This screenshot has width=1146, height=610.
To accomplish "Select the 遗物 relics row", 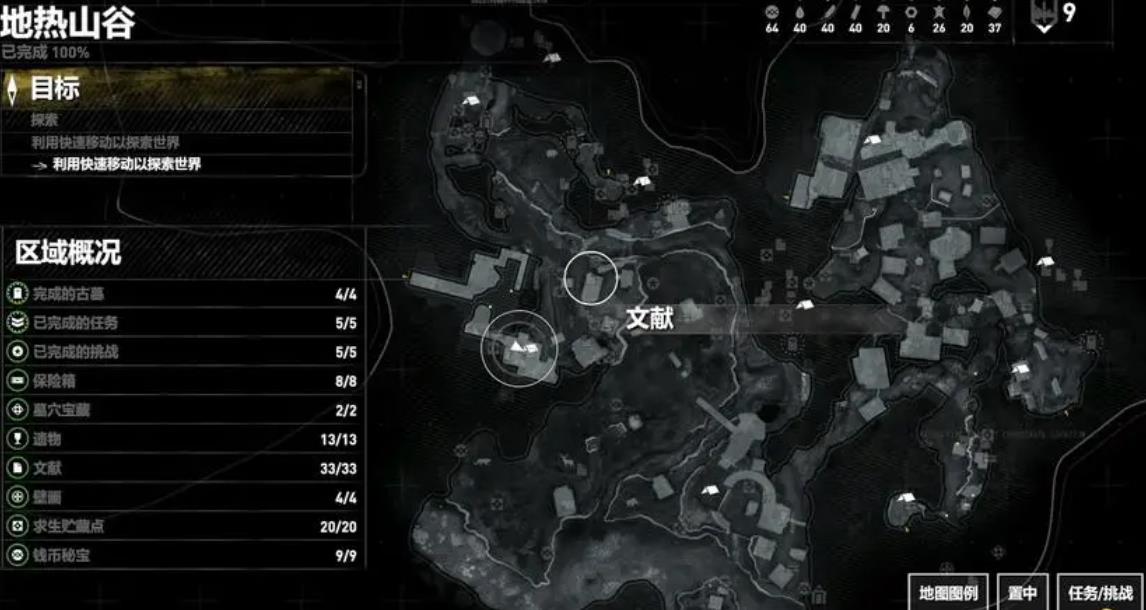I will tap(183, 439).
